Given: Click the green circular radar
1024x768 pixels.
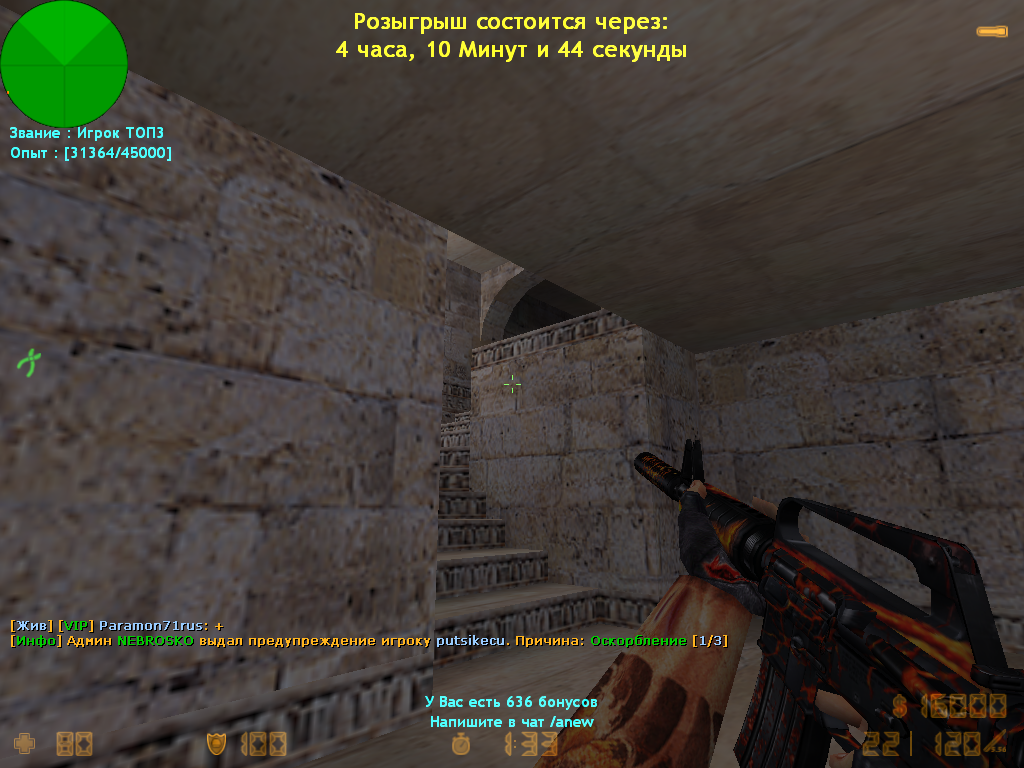Looking at the screenshot, I should (x=64, y=62).
